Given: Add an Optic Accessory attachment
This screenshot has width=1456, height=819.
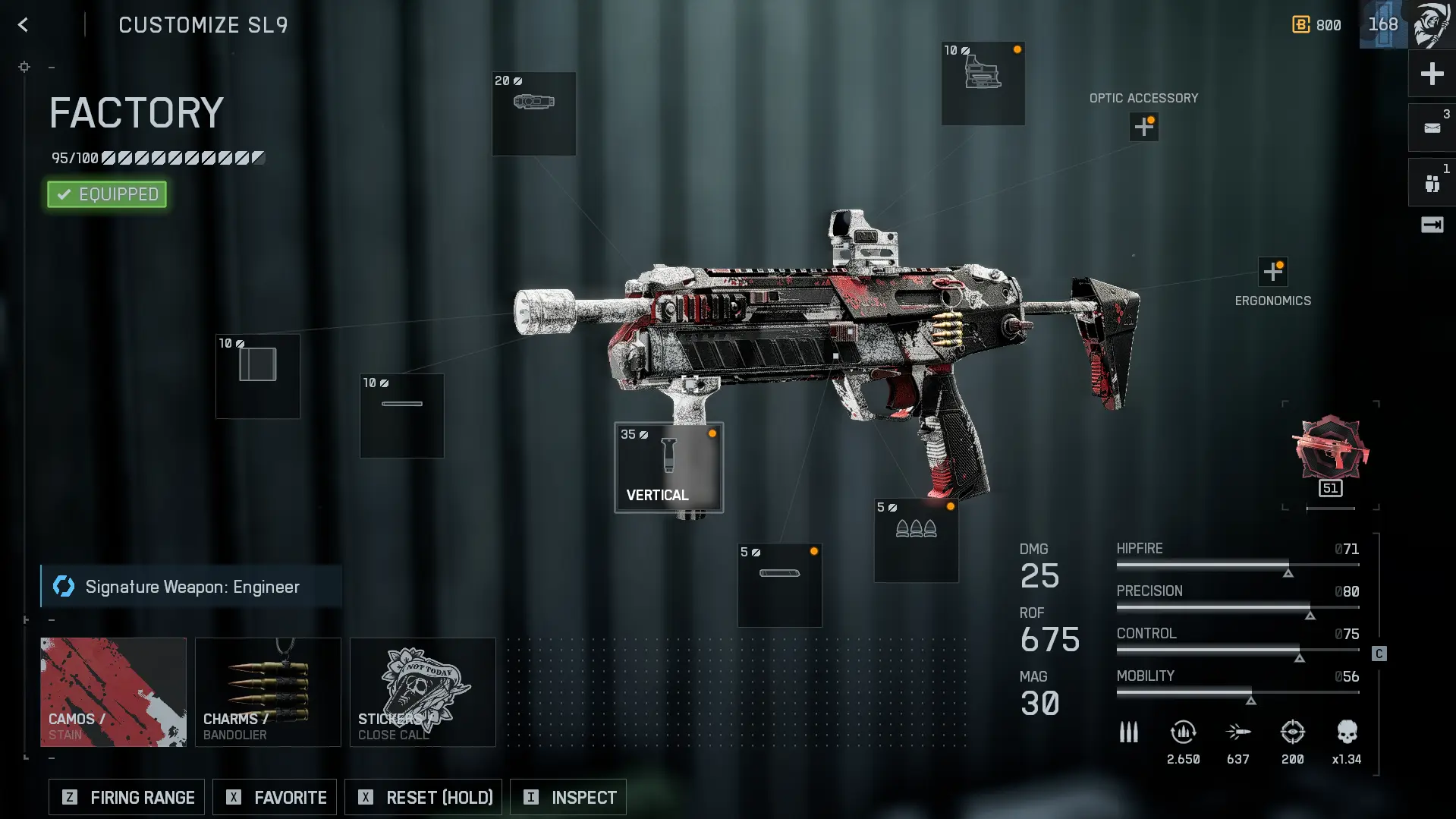Looking at the screenshot, I should pos(1143,127).
